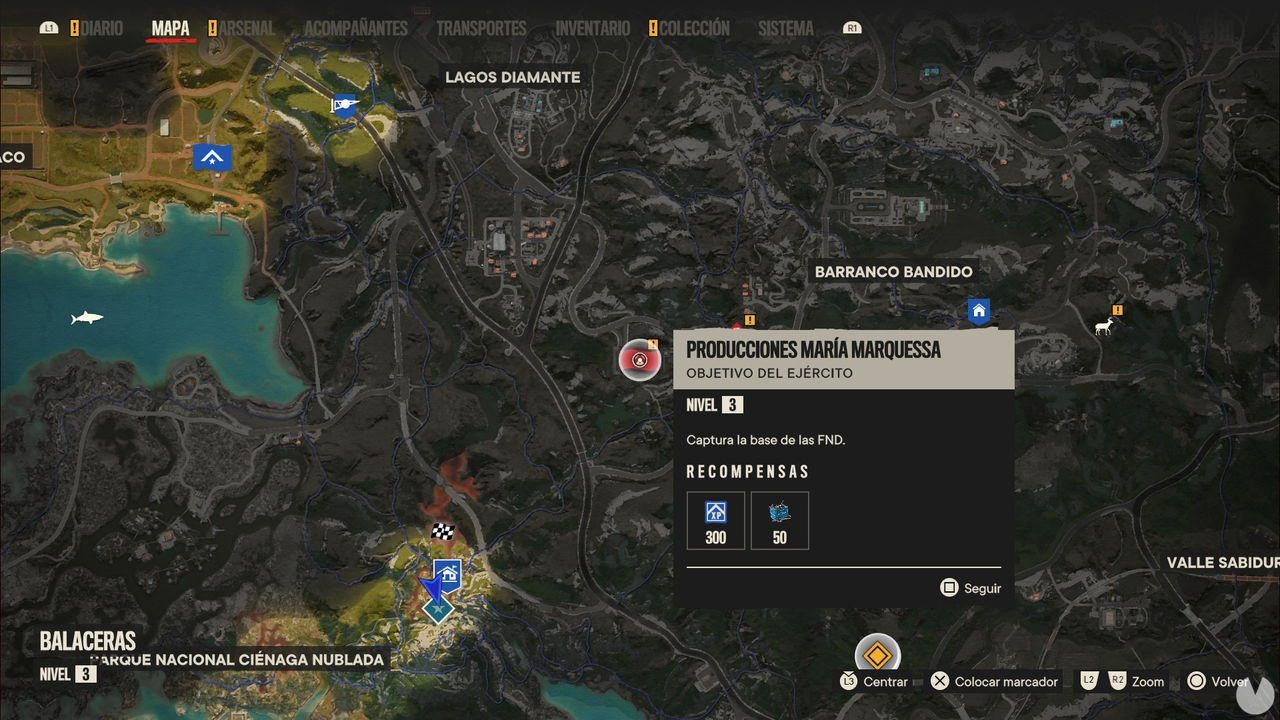Select the yellow mission marker above the objective
The width and height of the screenshot is (1280, 720).
[x=748, y=321]
